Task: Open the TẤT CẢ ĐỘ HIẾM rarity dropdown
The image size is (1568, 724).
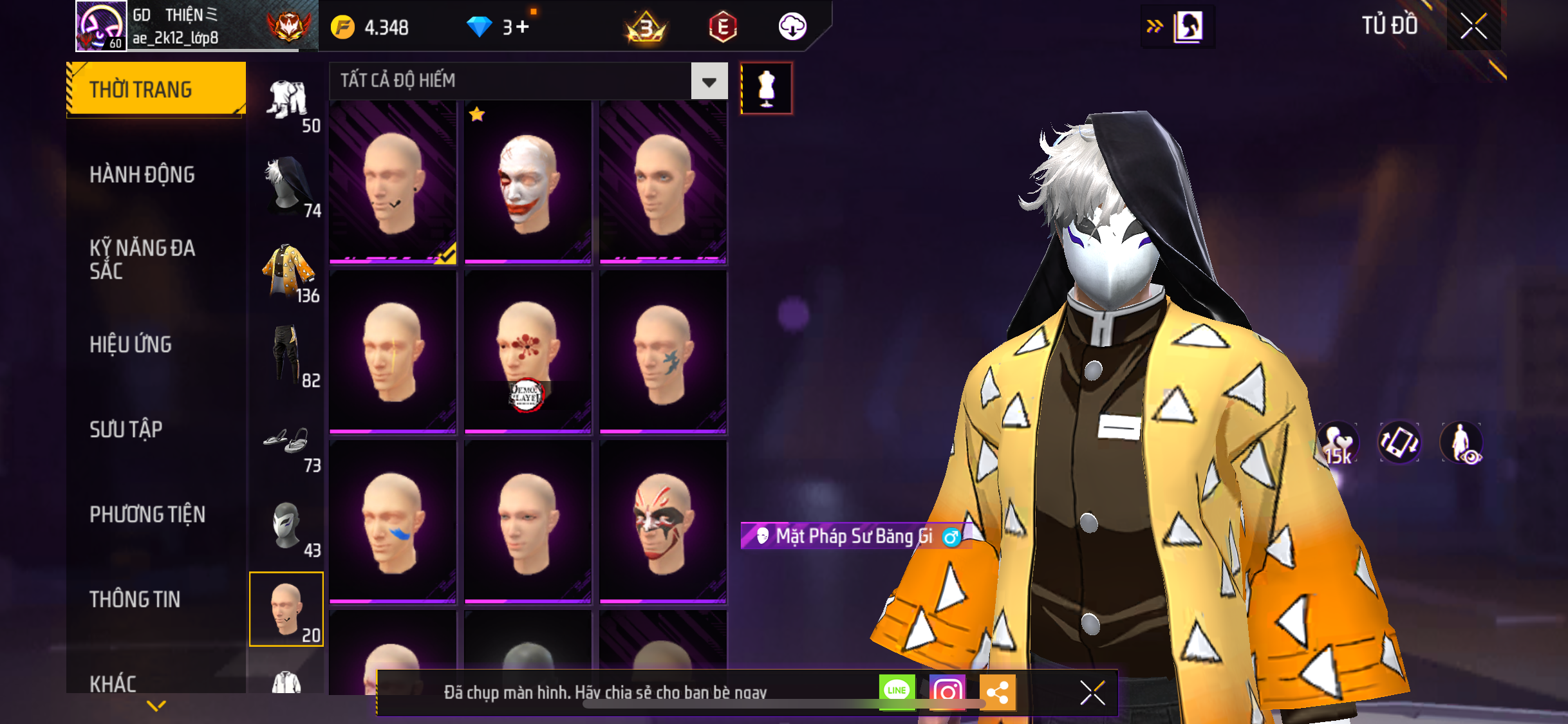Action: point(709,81)
